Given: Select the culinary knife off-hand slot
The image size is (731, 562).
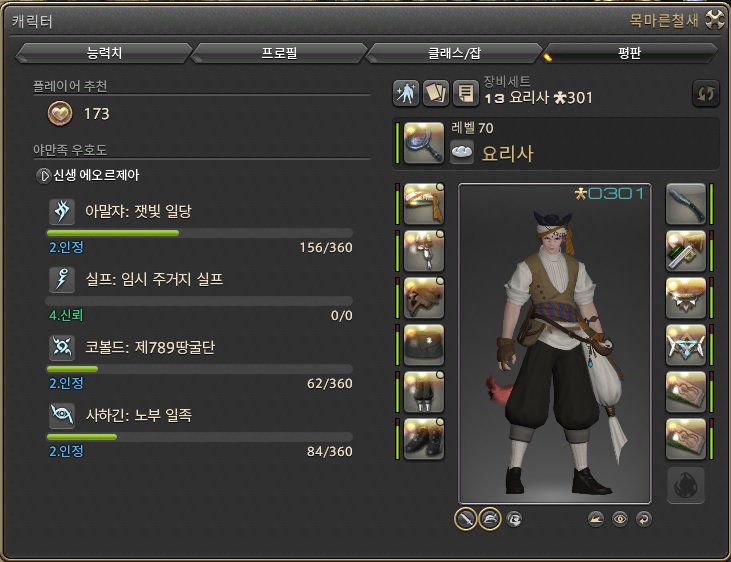Looking at the screenshot, I should coord(686,204).
